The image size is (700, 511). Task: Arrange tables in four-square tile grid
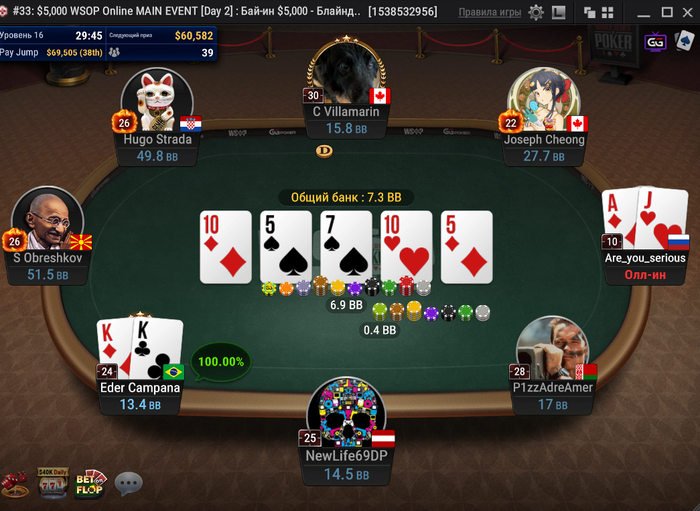point(606,13)
